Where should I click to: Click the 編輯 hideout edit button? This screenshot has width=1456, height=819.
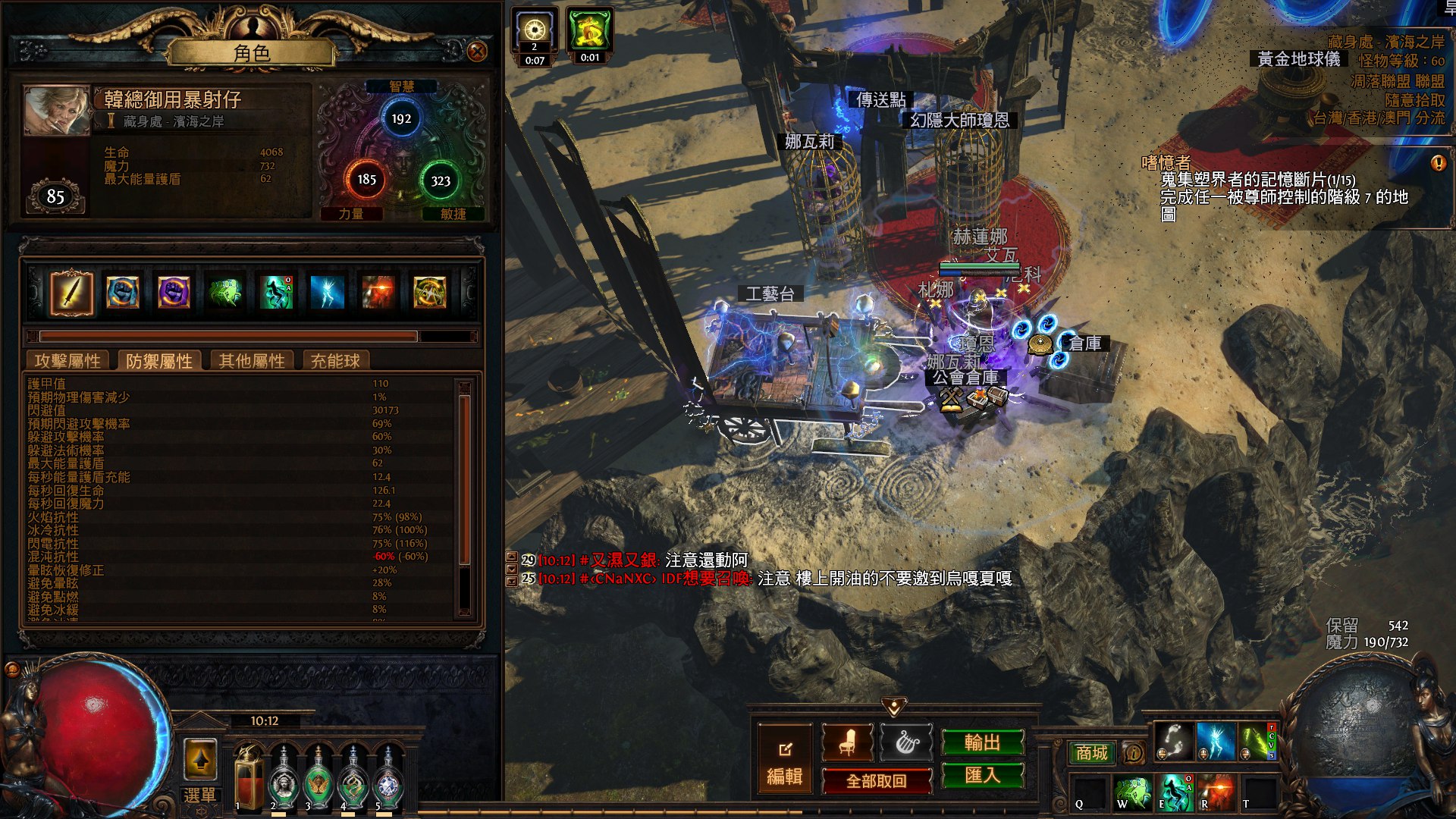click(785, 760)
